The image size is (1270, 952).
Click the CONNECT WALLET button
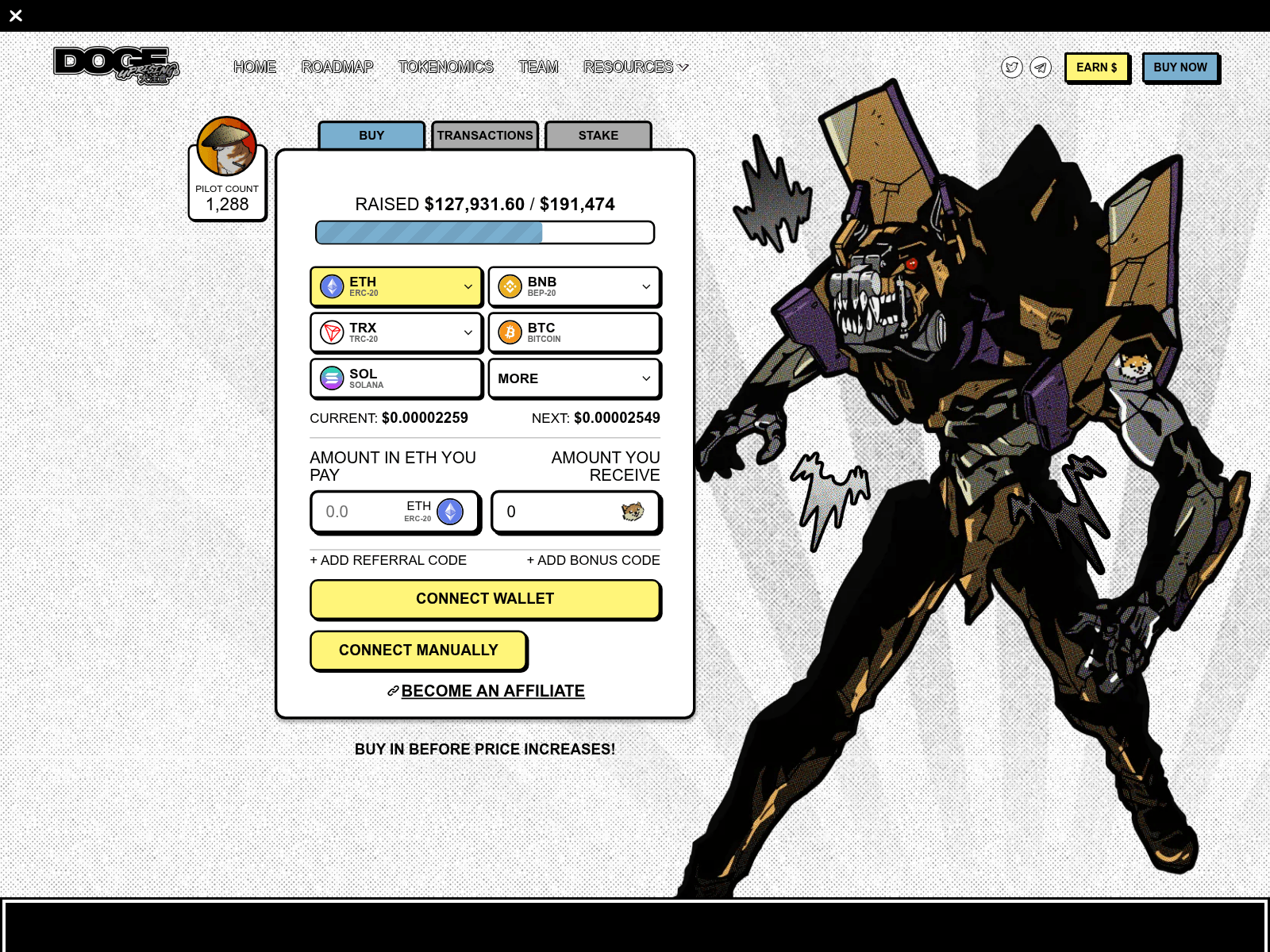coord(485,599)
